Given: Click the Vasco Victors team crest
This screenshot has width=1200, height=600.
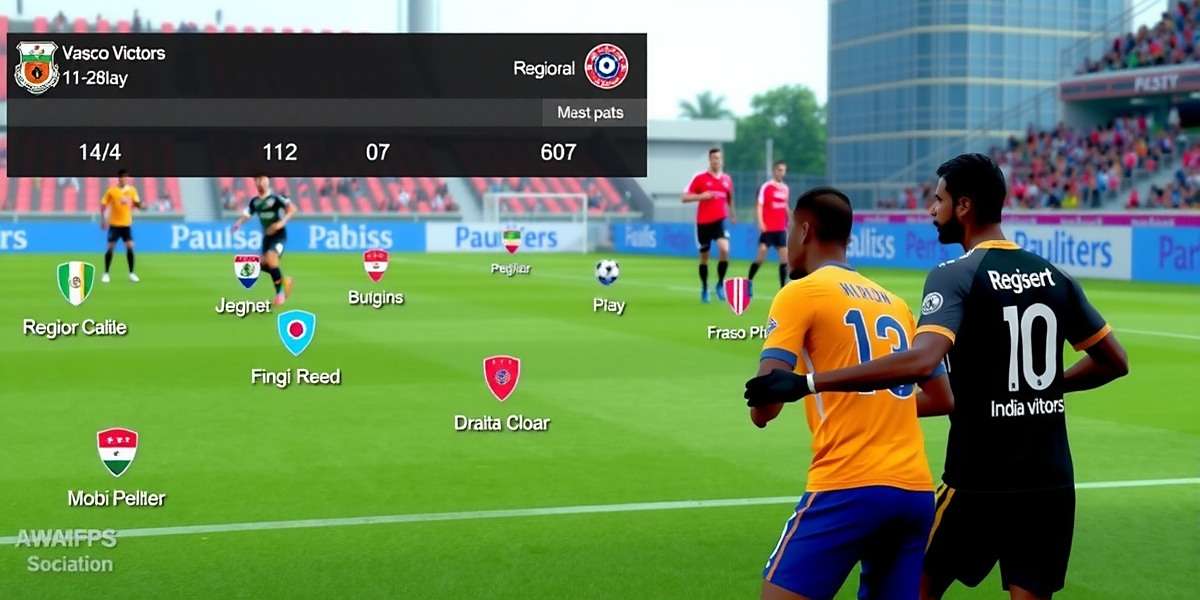Looking at the screenshot, I should click(x=36, y=67).
